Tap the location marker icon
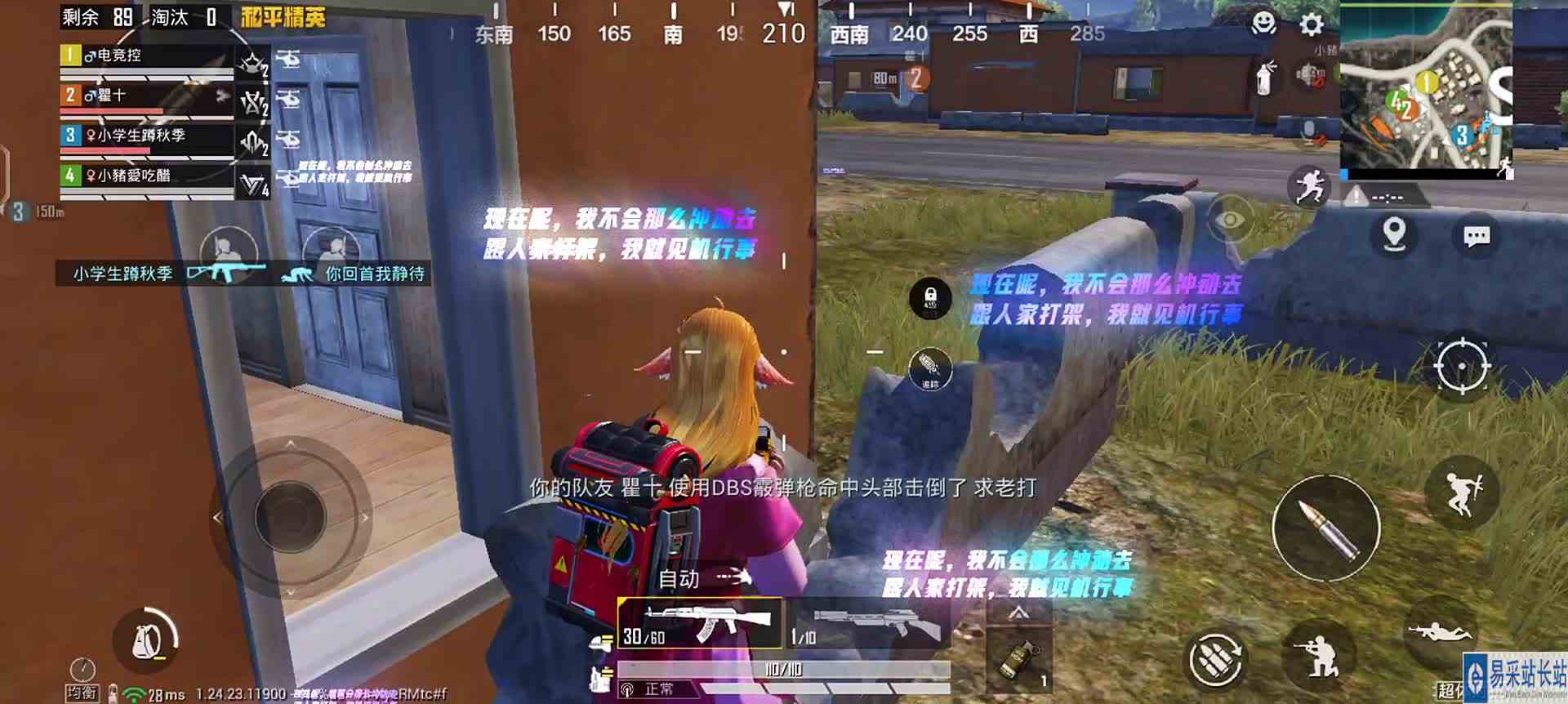 (1392, 234)
